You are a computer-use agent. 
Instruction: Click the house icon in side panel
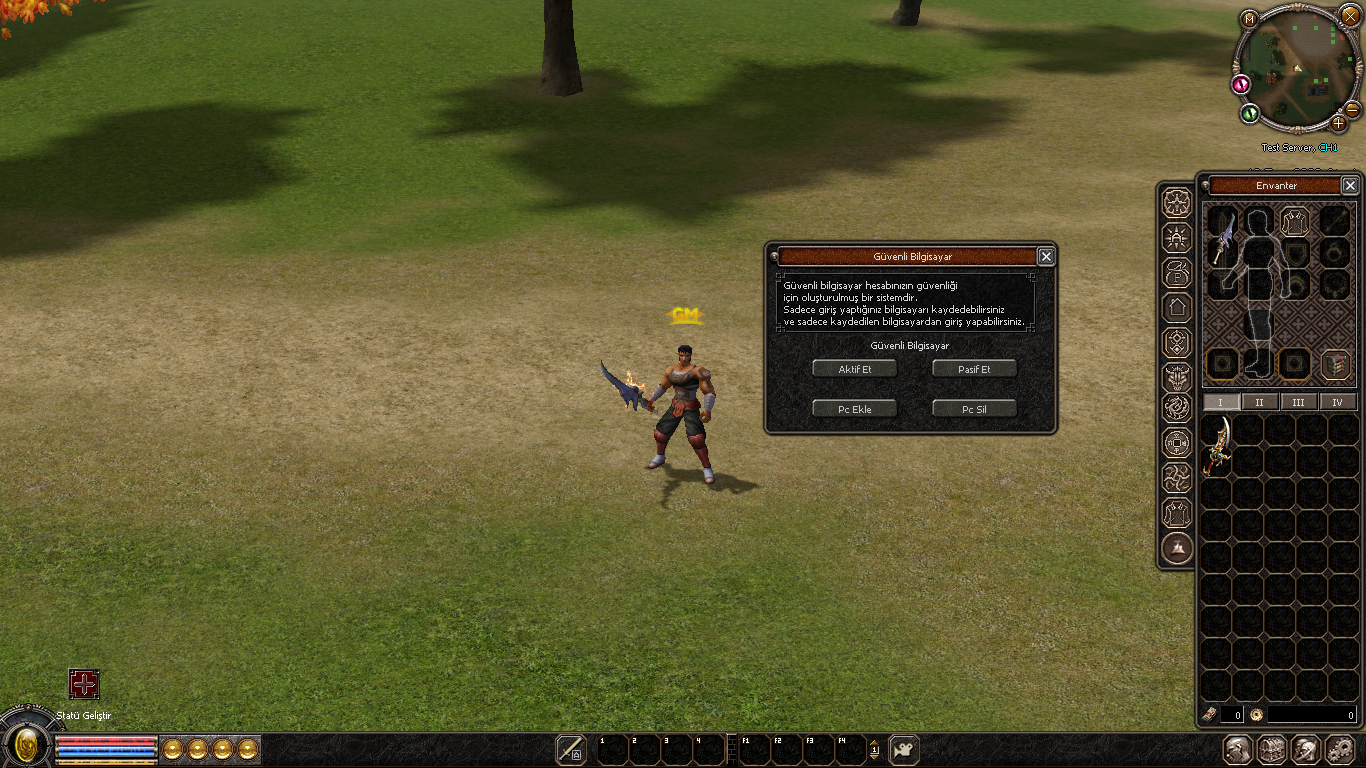[1177, 307]
